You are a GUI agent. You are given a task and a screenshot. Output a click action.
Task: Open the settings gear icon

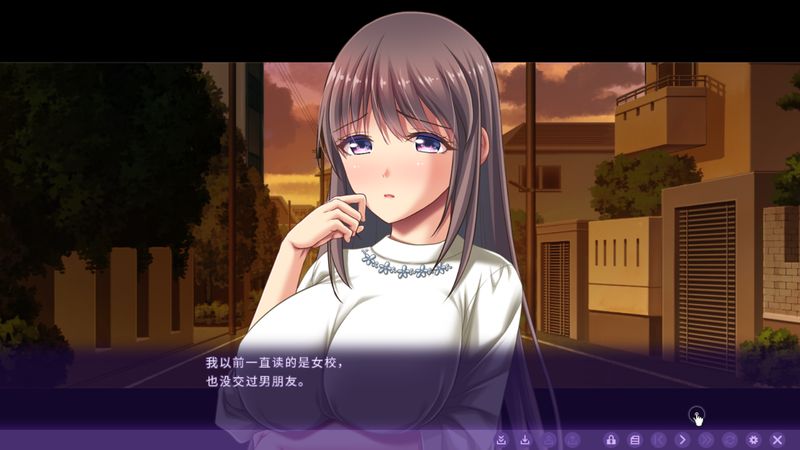tap(754, 439)
